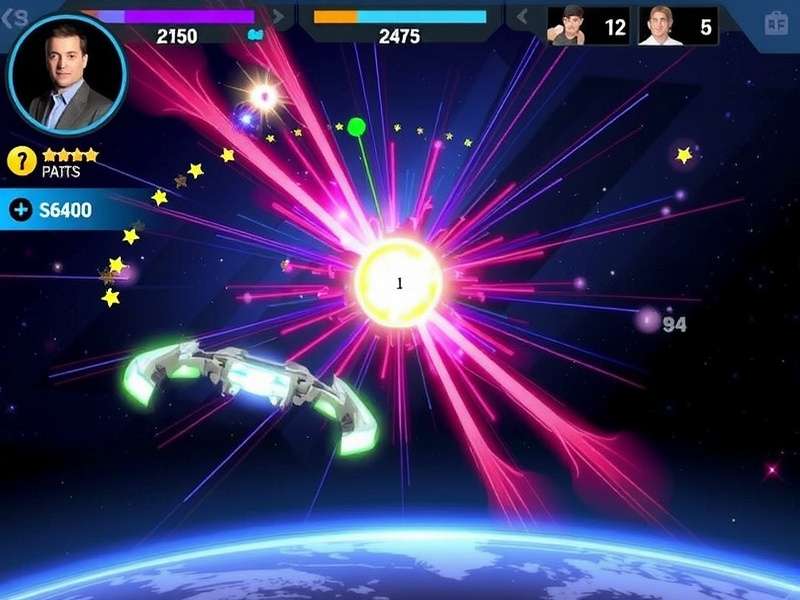
Task: Go back using the top-left arrow button
Action: tap(14, 17)
